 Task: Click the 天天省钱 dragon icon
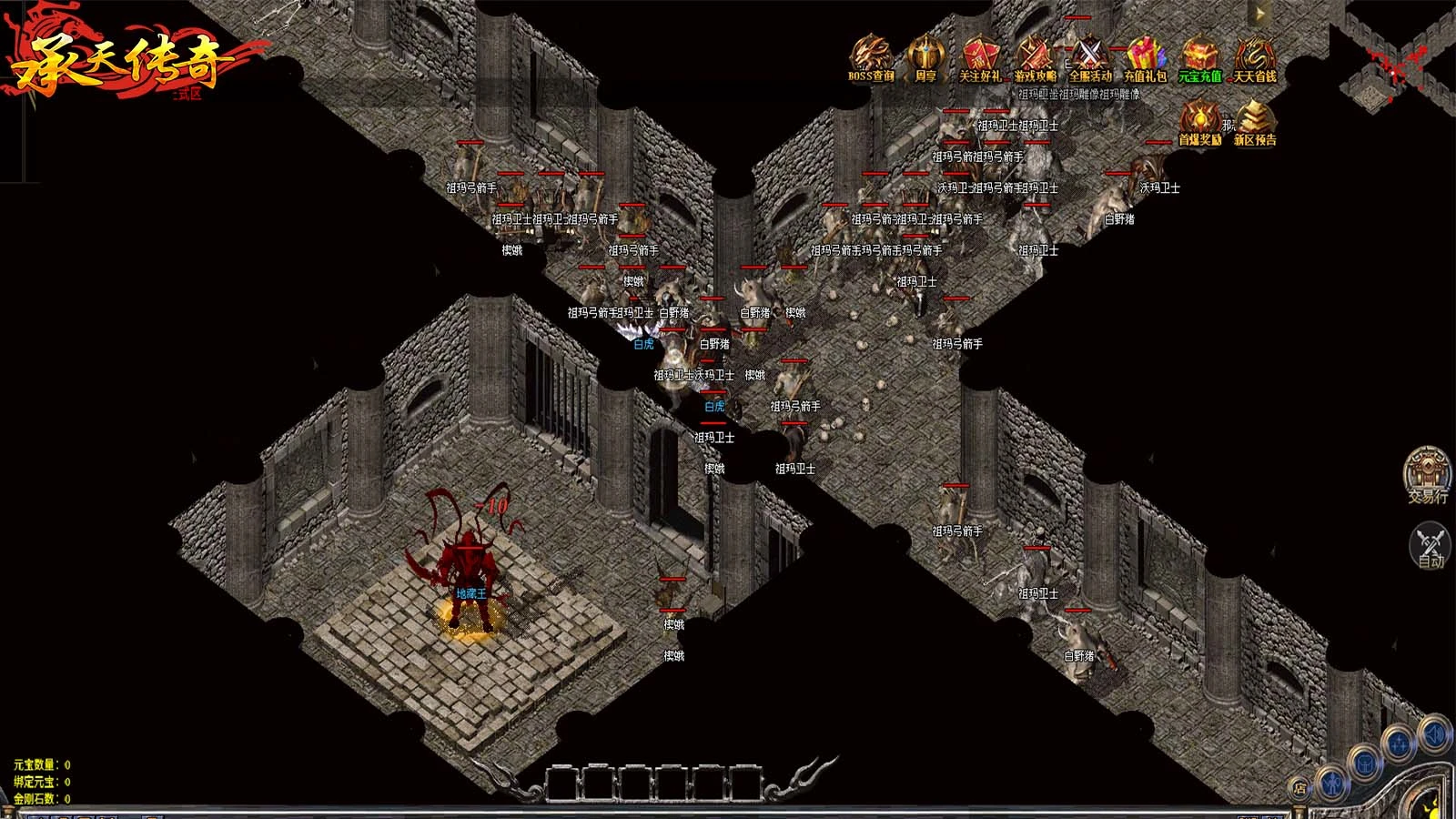tap(1255, 58)
